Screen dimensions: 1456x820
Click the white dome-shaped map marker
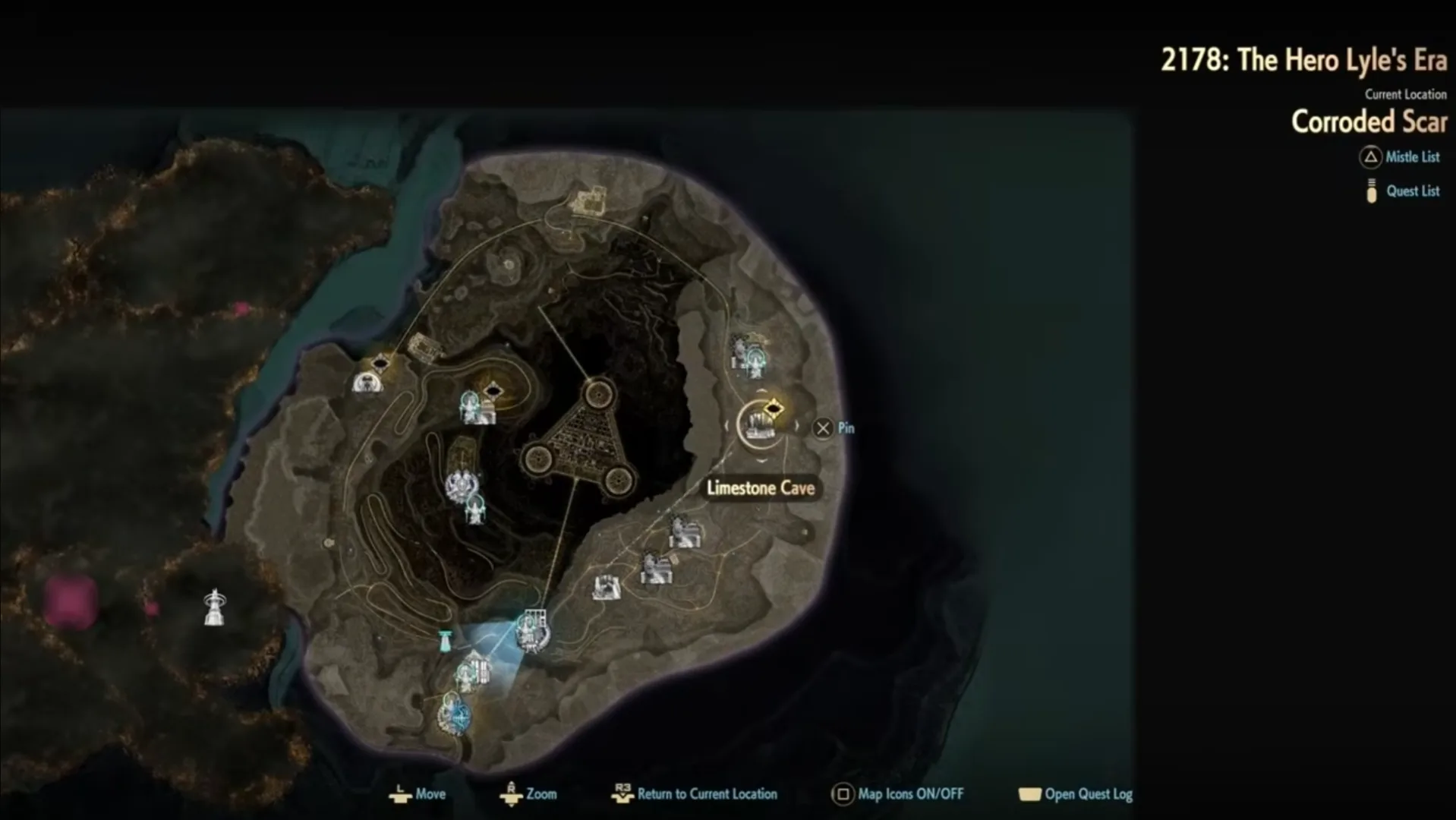click(x=367, y=382)
